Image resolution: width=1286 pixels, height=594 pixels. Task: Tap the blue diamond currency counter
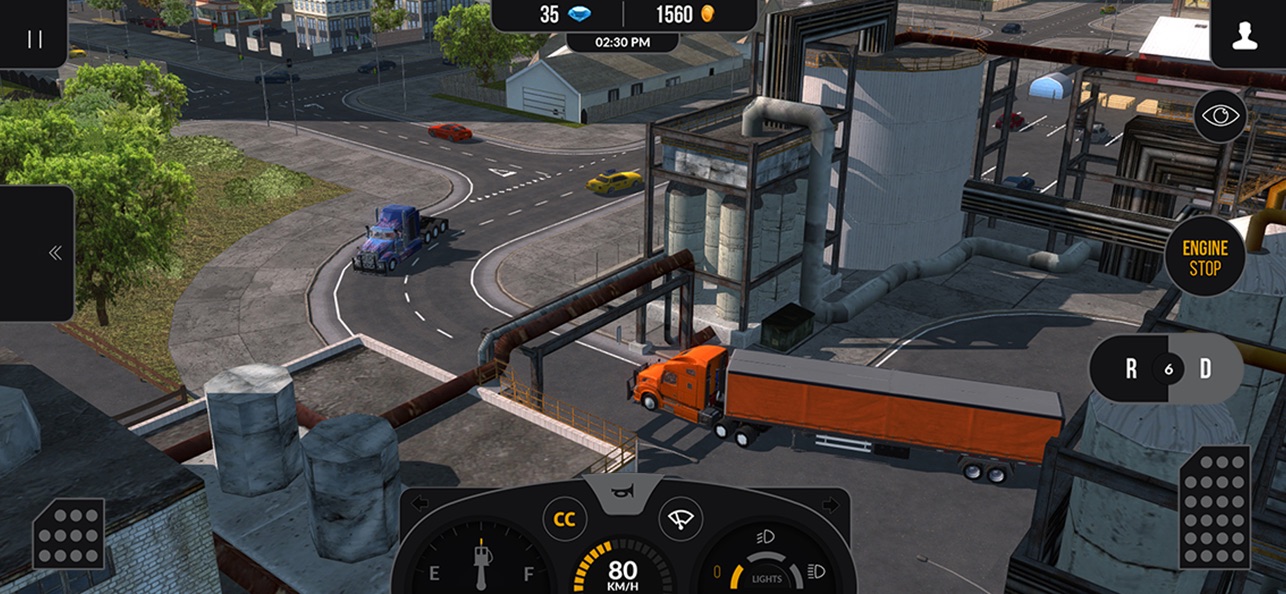pos(564,15)
